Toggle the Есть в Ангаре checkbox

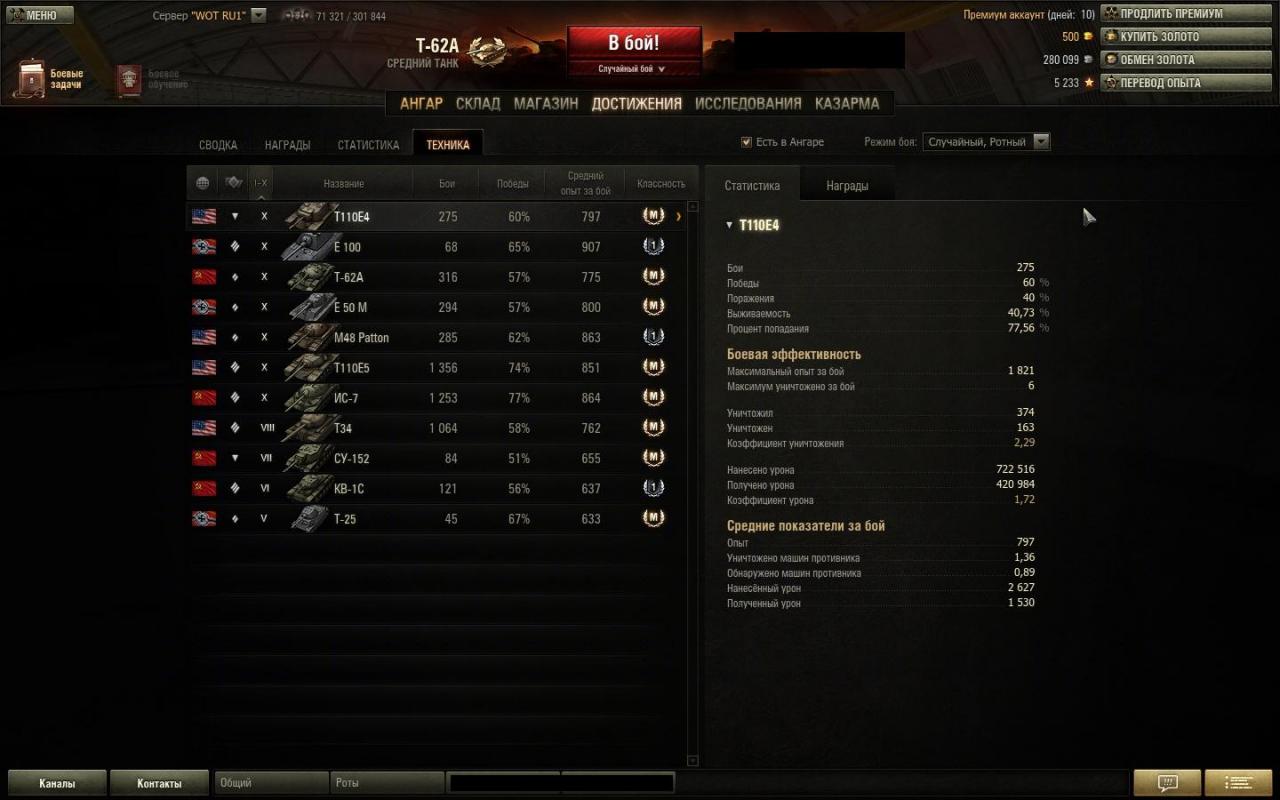pyautogui.click(x=746, y=142)
